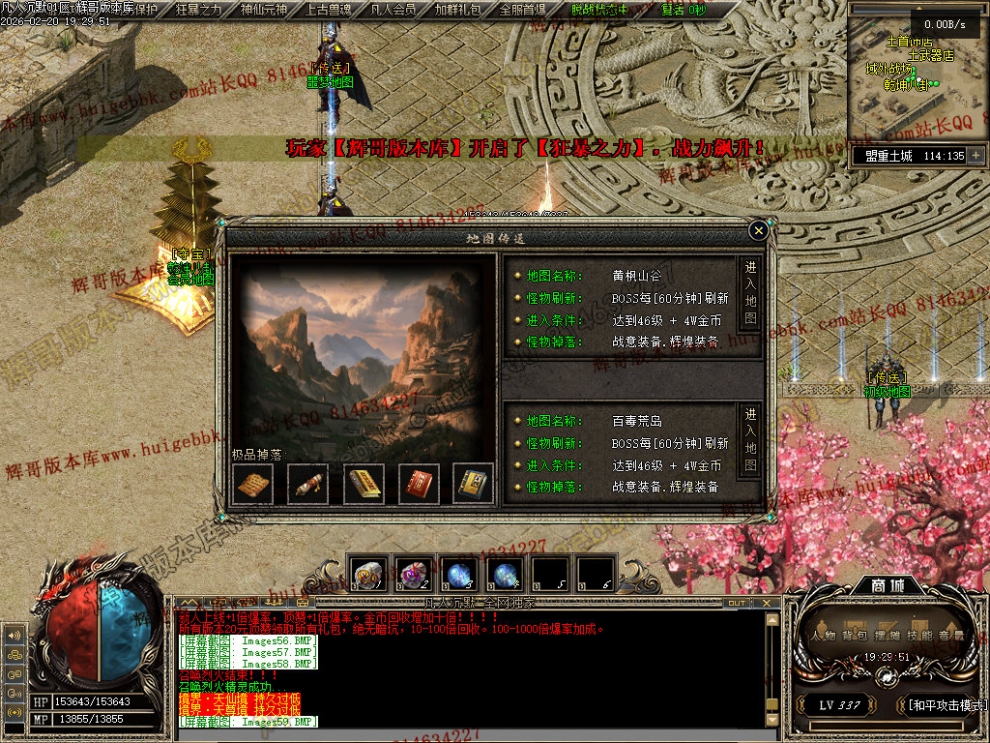Click the plus button beside the map coordinates
Viewport: 990px width, 743px height.
pyautogui.click(x=976, y=156)
